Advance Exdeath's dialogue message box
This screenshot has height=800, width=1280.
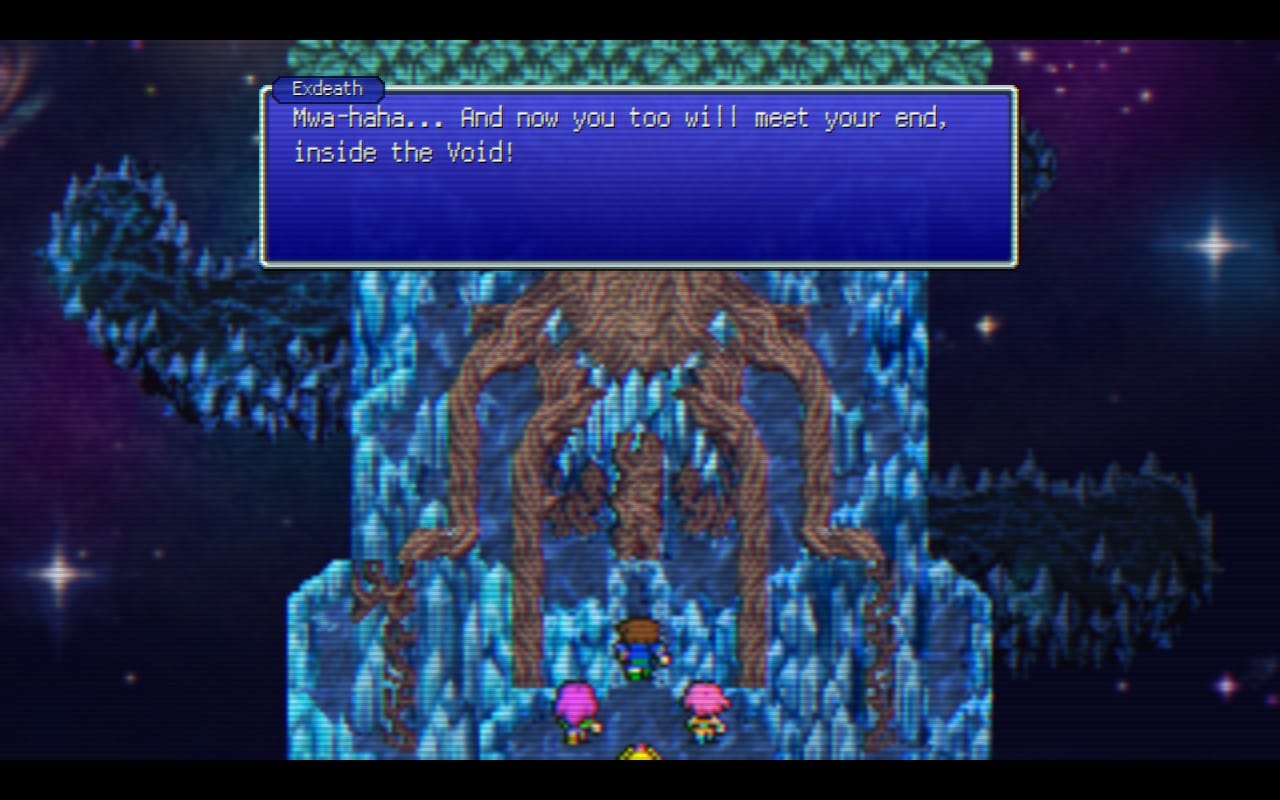click(x=639, y=177)
